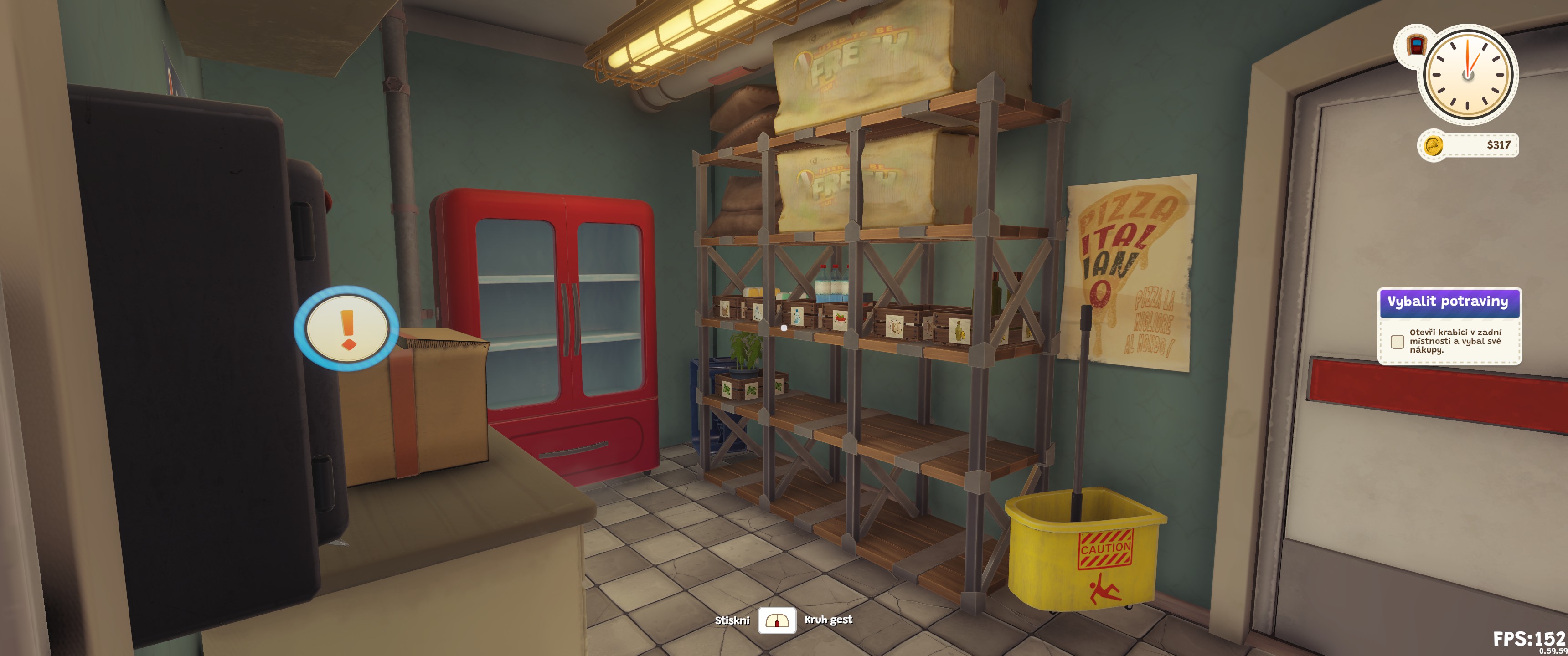Viewport: 1568px width, 656px height.
Task: Tick the unpack groceries objective checkbox
Action: pos(1397,341)
